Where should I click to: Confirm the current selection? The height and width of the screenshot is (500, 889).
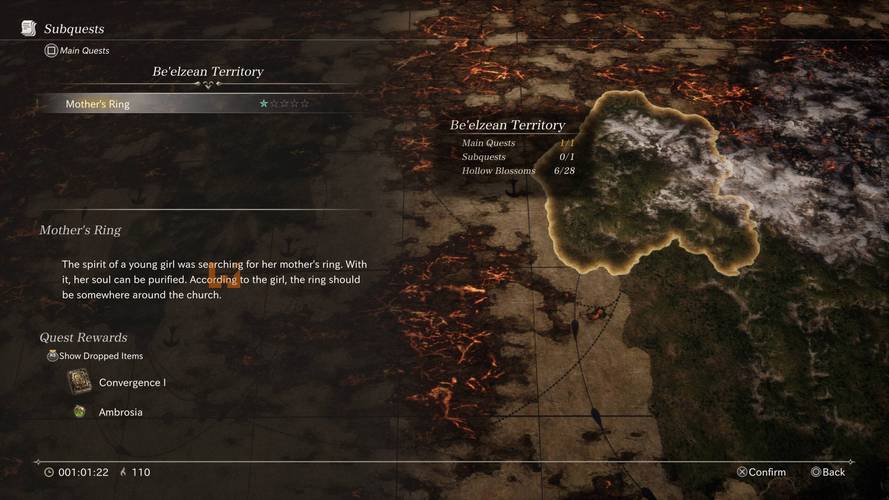[x=761, y=472]
